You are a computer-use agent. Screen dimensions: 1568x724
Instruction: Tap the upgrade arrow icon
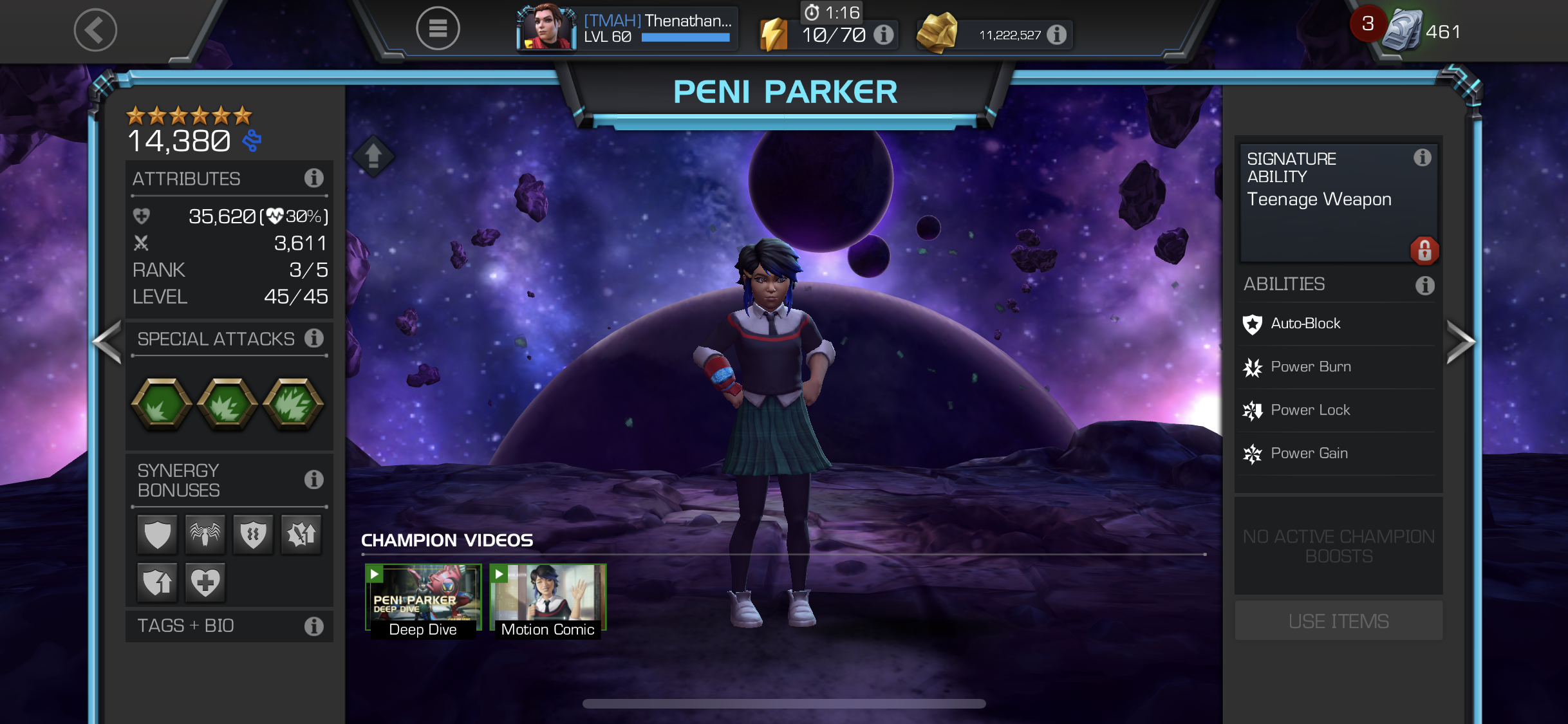[373, 156]
